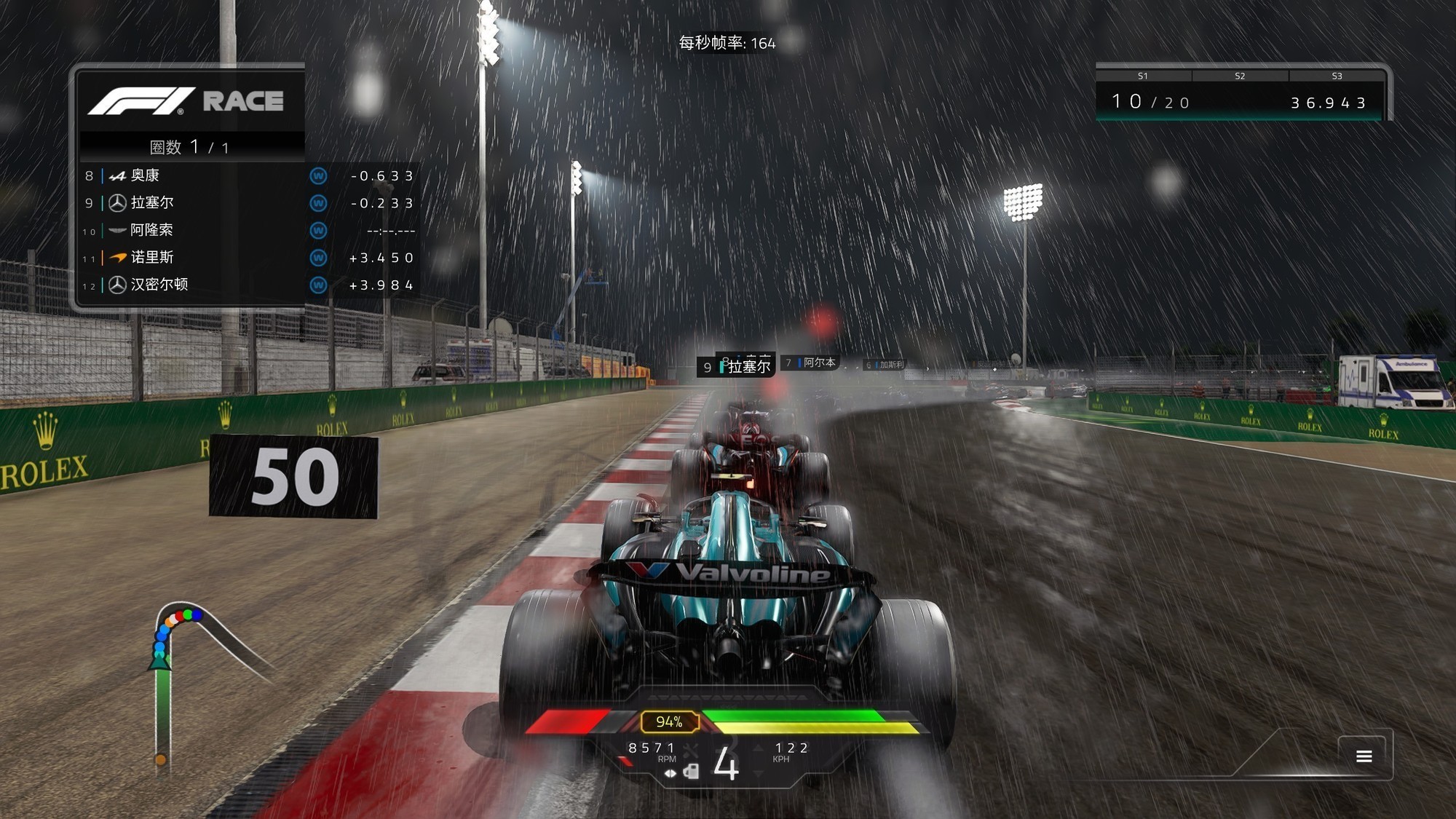Screen dimensions: 1456x819
Task: Pick 汉密尔顿 row in the leaderboard
Action: (x=248, y=285)
